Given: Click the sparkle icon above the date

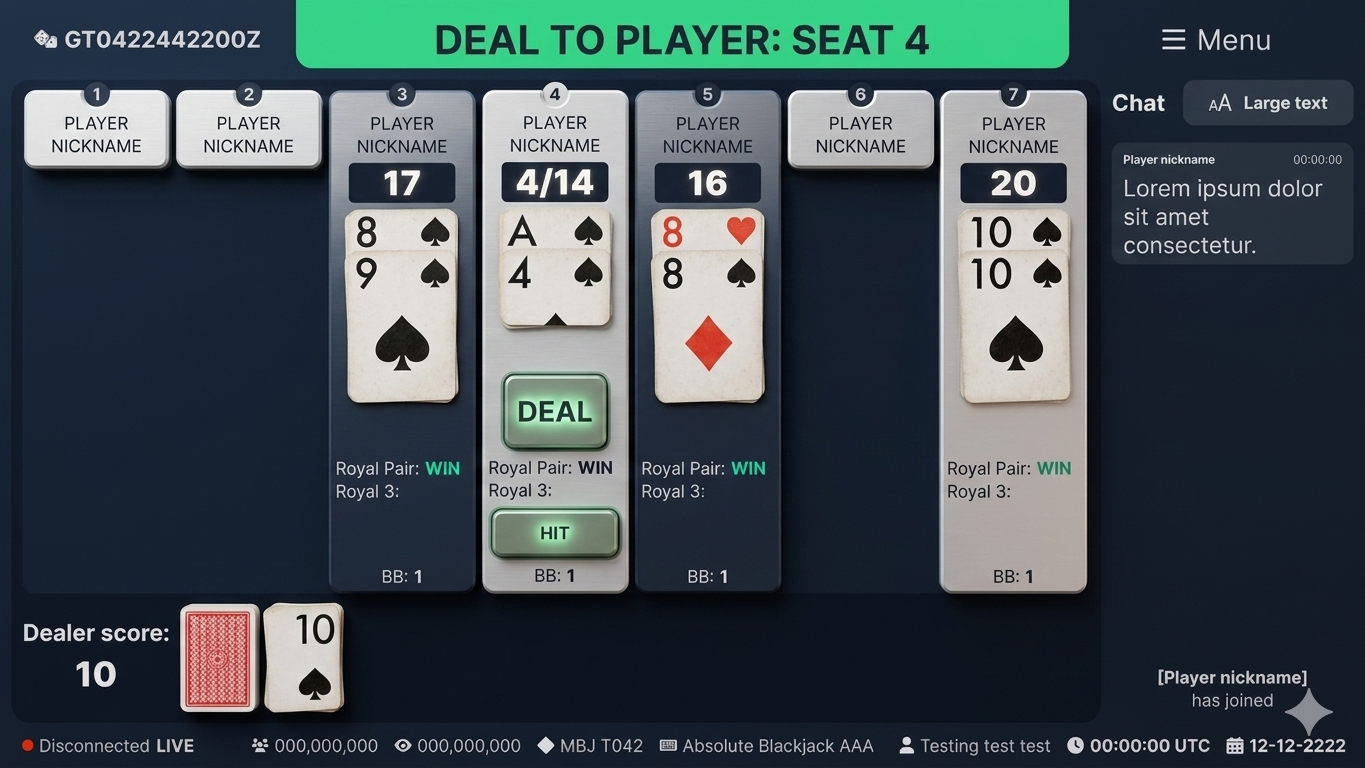Looking at the screenshot, I should [x=1308, y=712].
